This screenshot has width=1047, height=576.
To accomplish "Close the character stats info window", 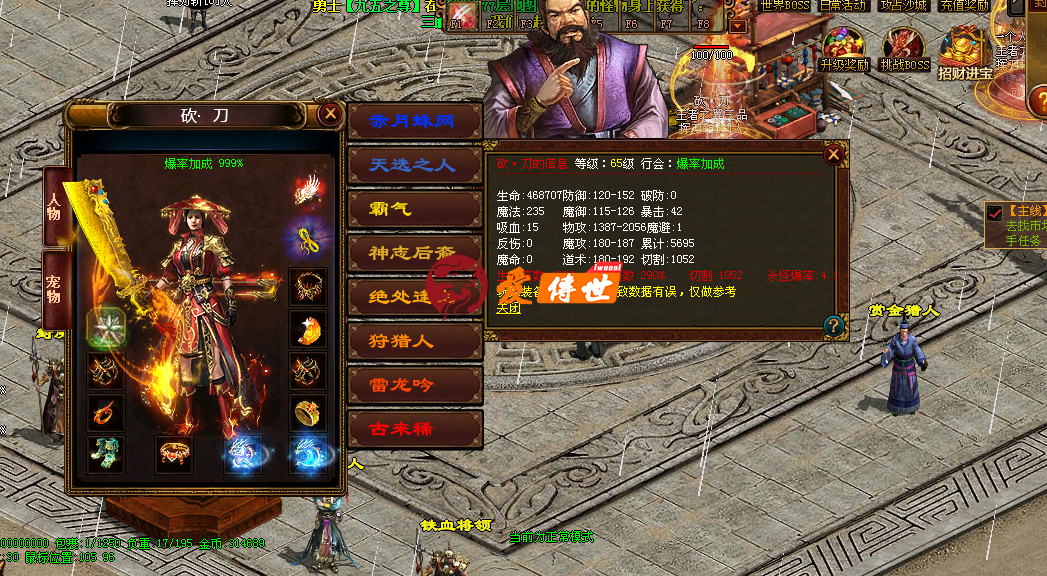I will pos(833,154).
